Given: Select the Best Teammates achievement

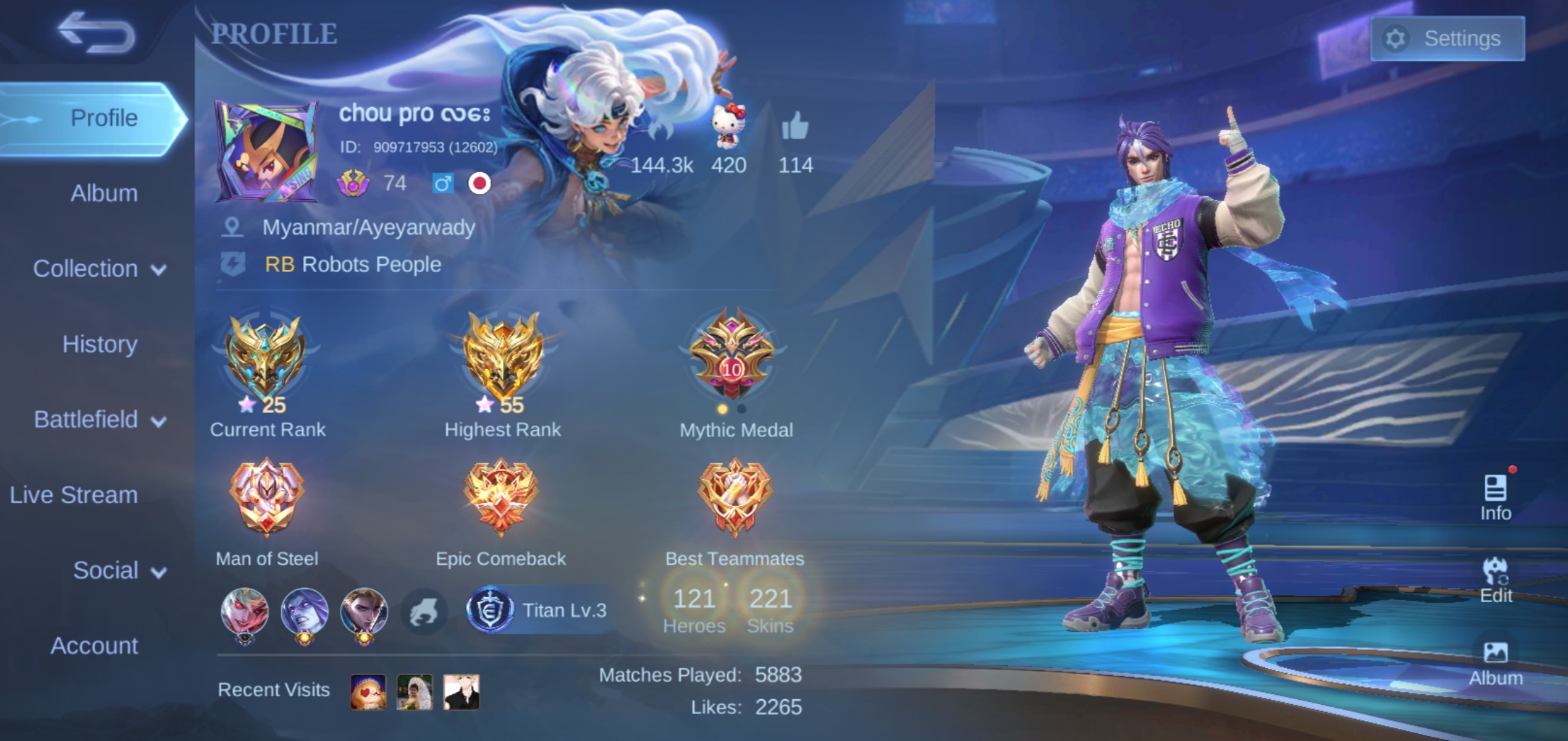Looking at the screenshot, I should coord(734,497).
